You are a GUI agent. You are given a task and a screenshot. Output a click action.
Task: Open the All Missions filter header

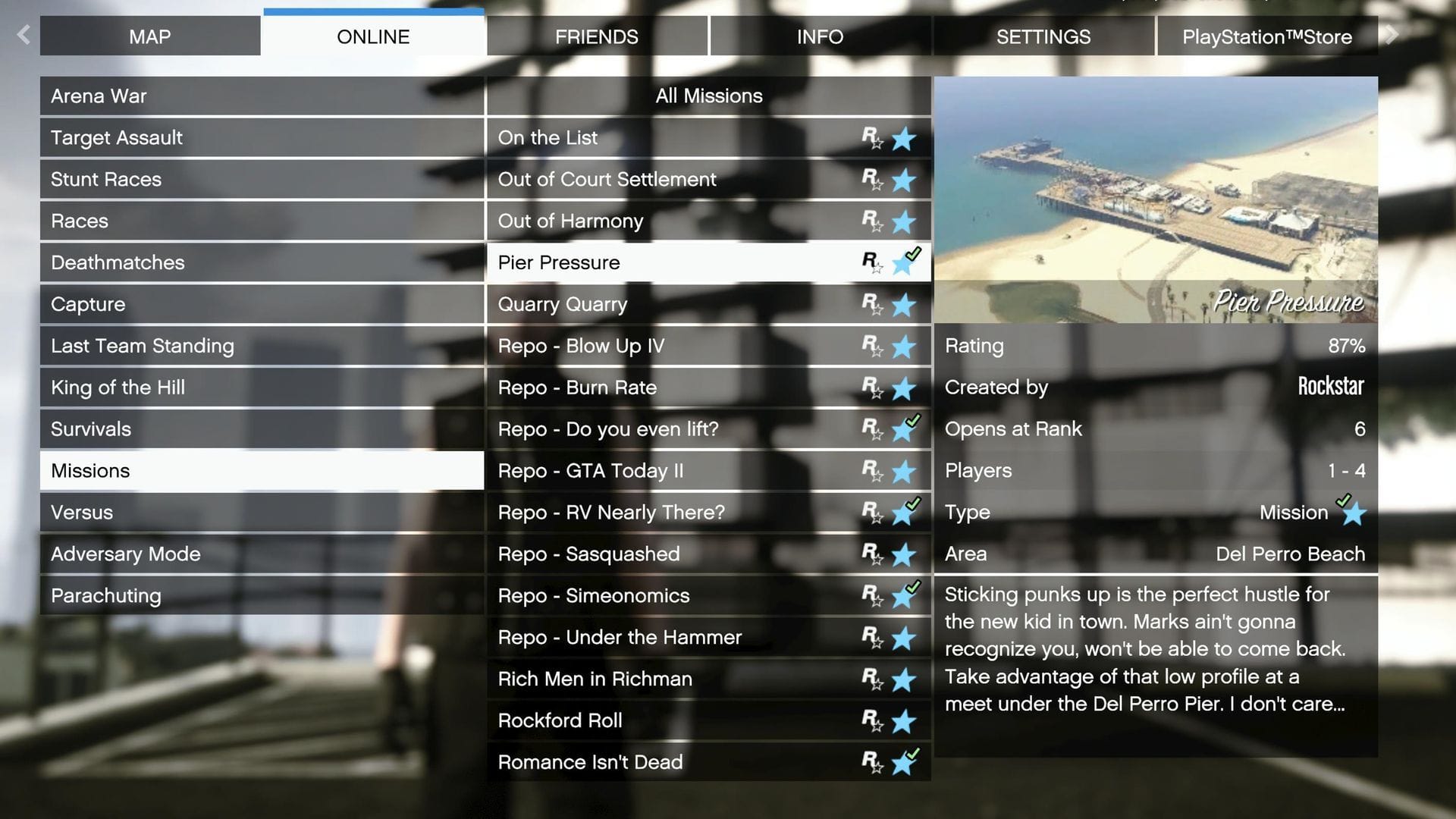click(x=708, y=96)
